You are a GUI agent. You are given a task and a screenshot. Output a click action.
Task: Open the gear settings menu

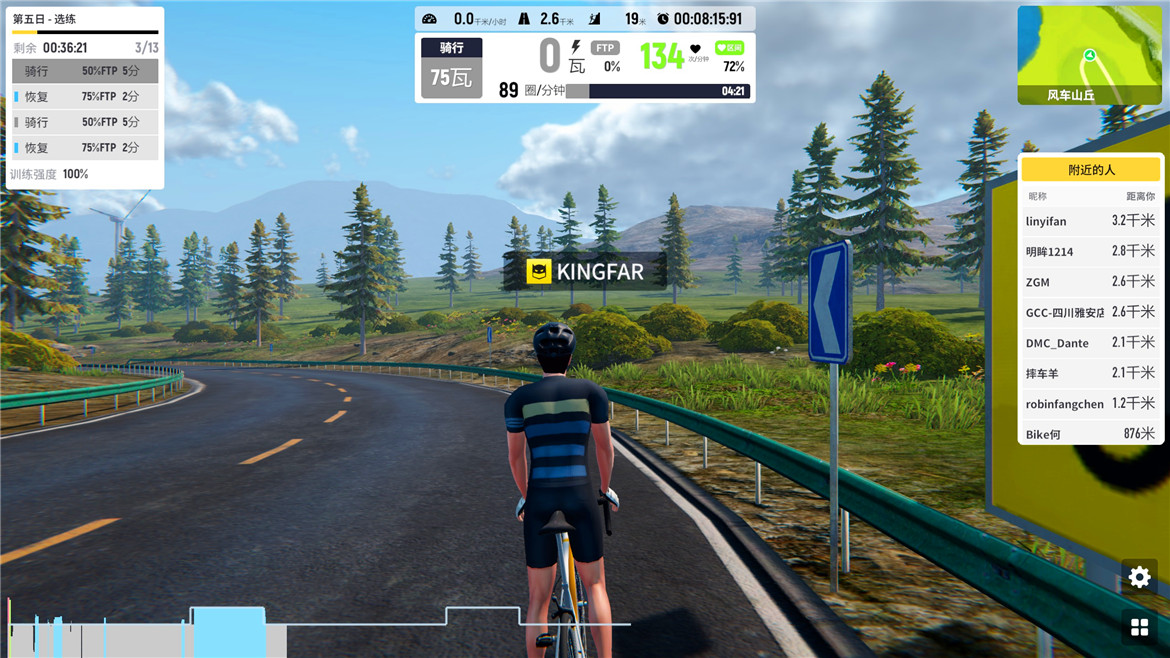1139,577
